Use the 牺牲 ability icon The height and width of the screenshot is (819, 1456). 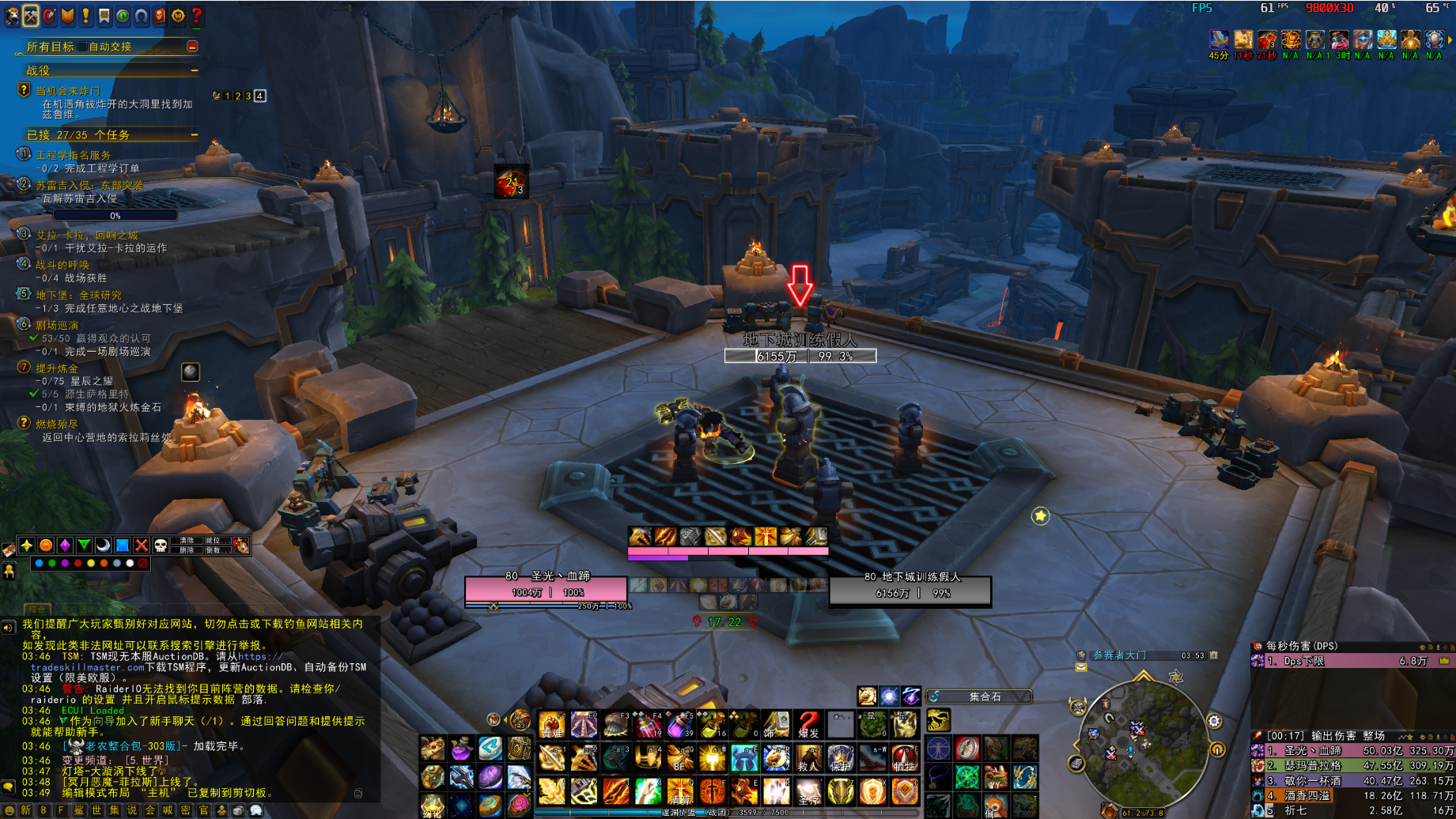(x=904, y=757)
